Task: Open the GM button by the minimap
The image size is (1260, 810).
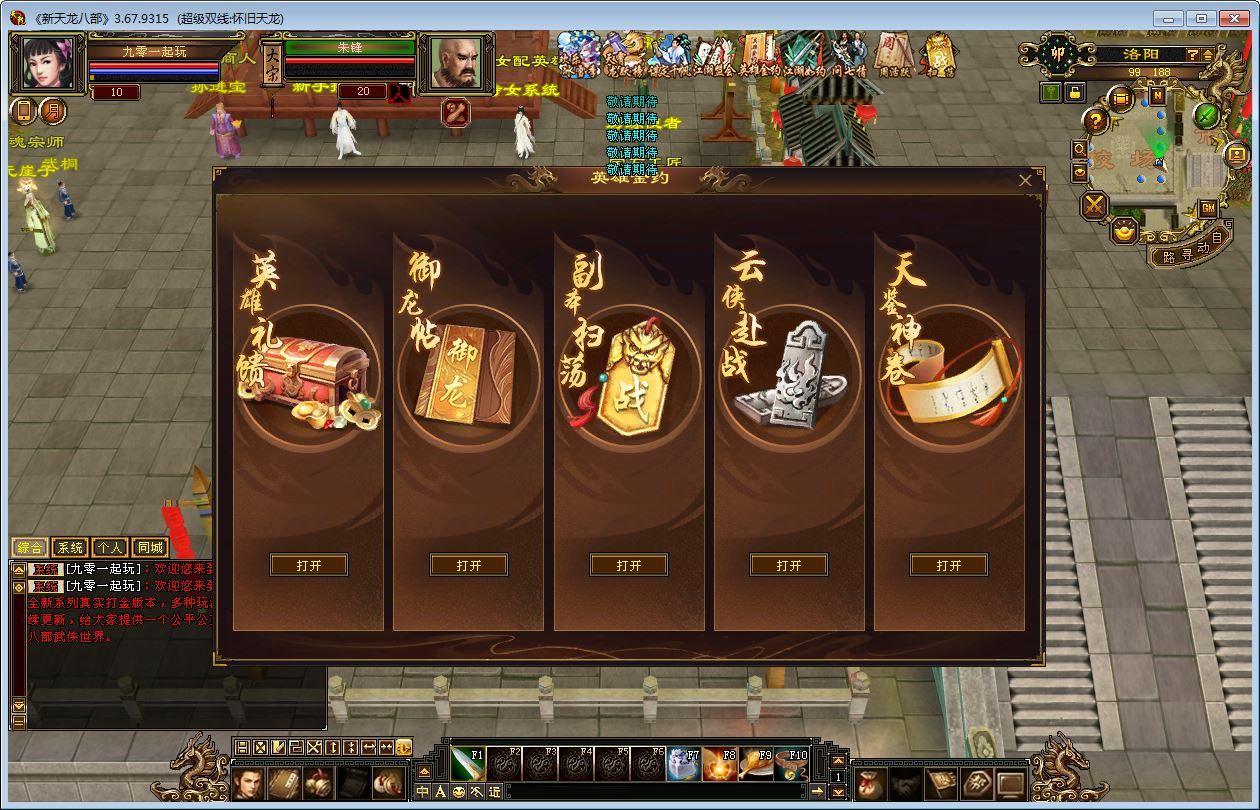Action: pyautogui.click(x=1208, y=208)
